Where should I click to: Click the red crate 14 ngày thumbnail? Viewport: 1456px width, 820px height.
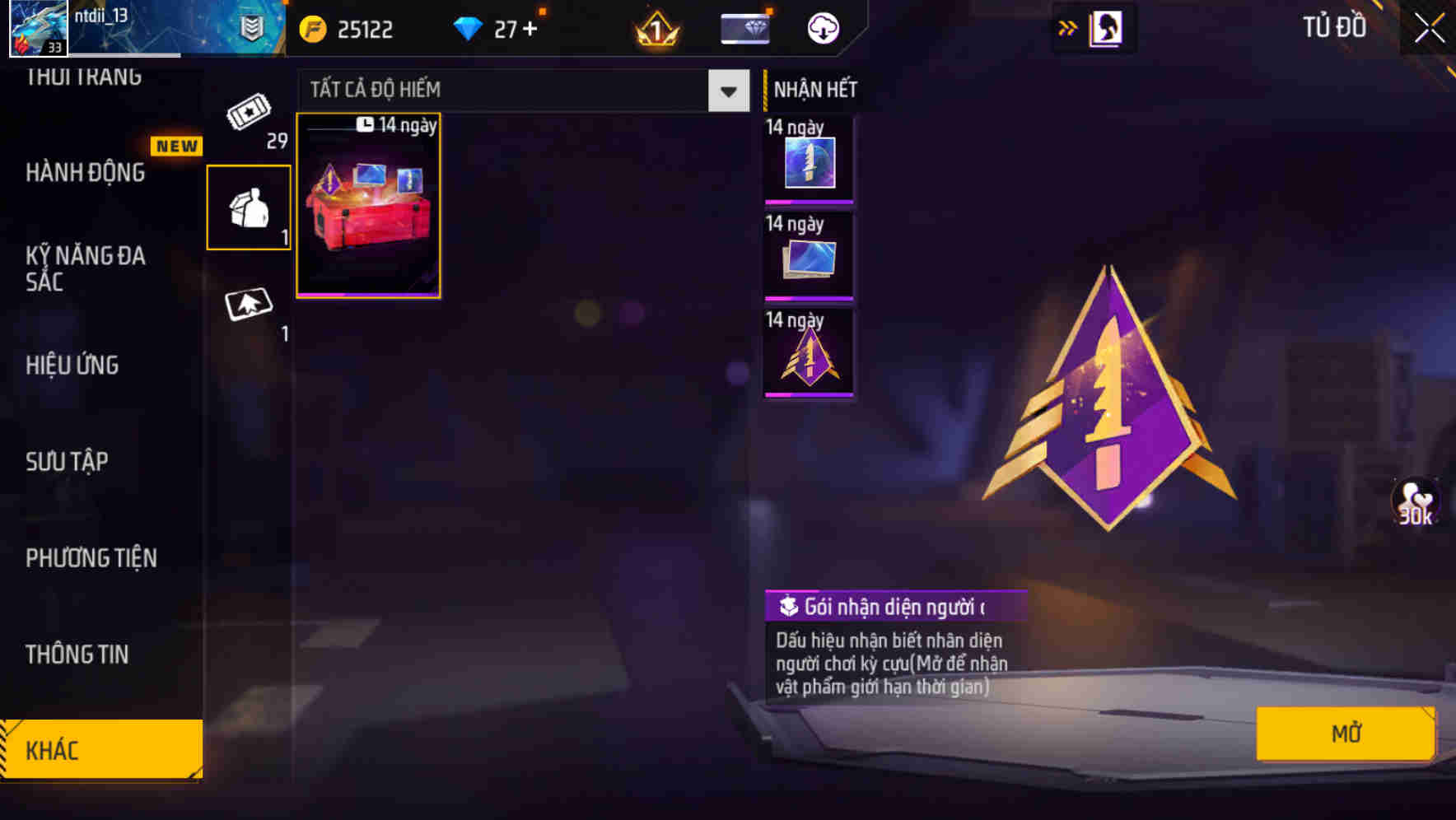(x=367, y=207)
